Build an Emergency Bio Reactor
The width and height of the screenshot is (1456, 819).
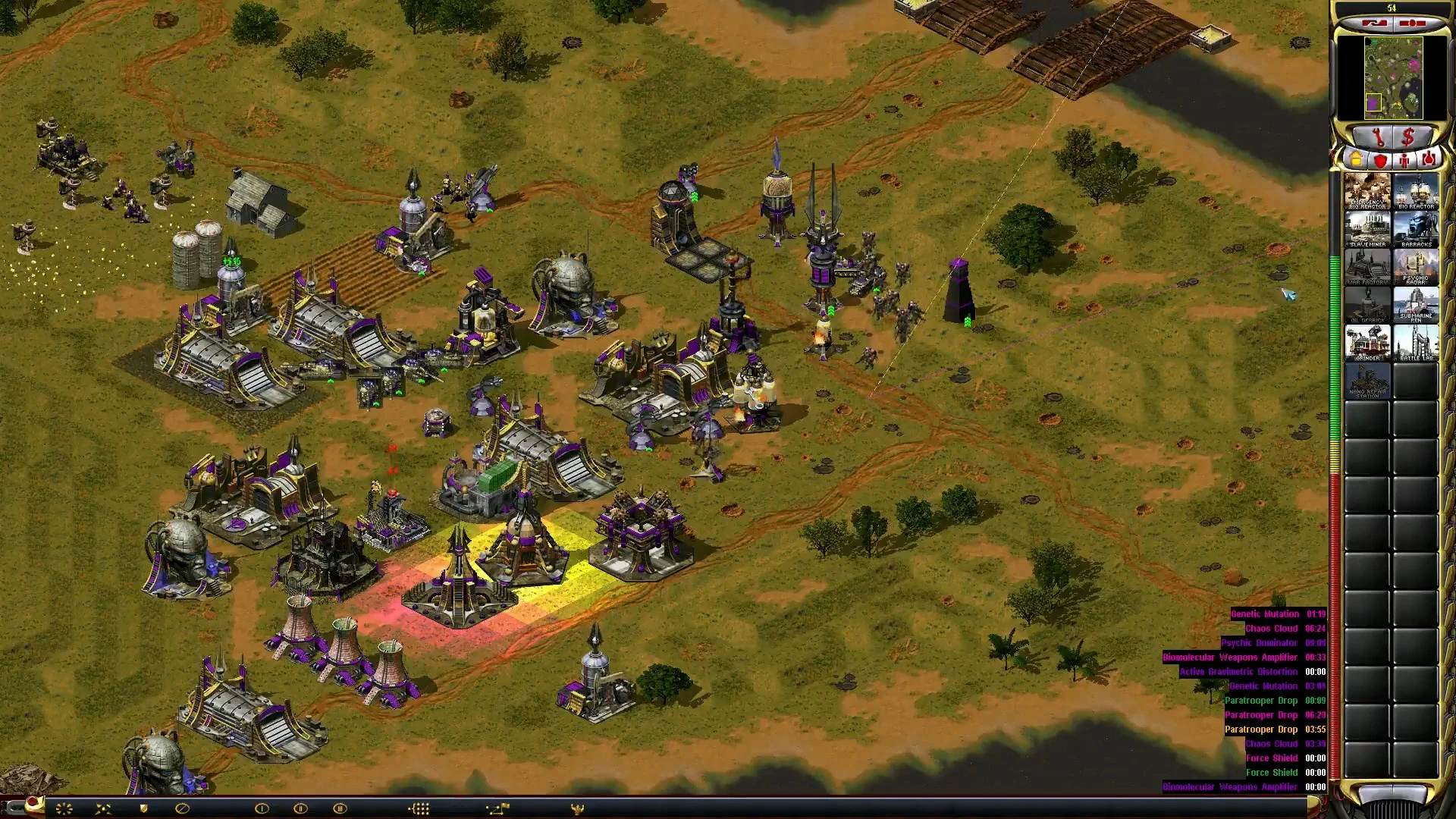[1367, 191]
